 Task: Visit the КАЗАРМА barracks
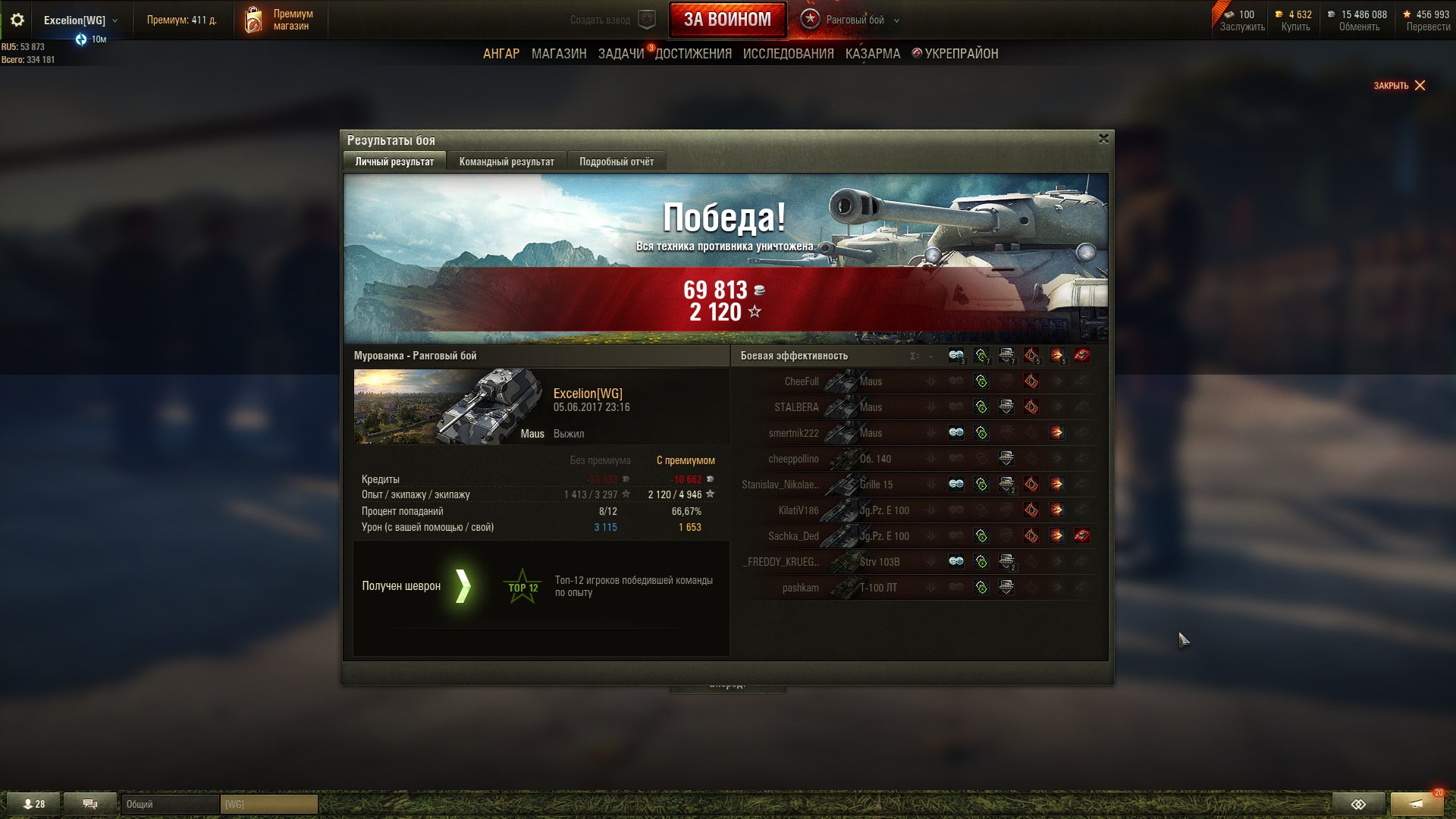click(x=873, y=54)
